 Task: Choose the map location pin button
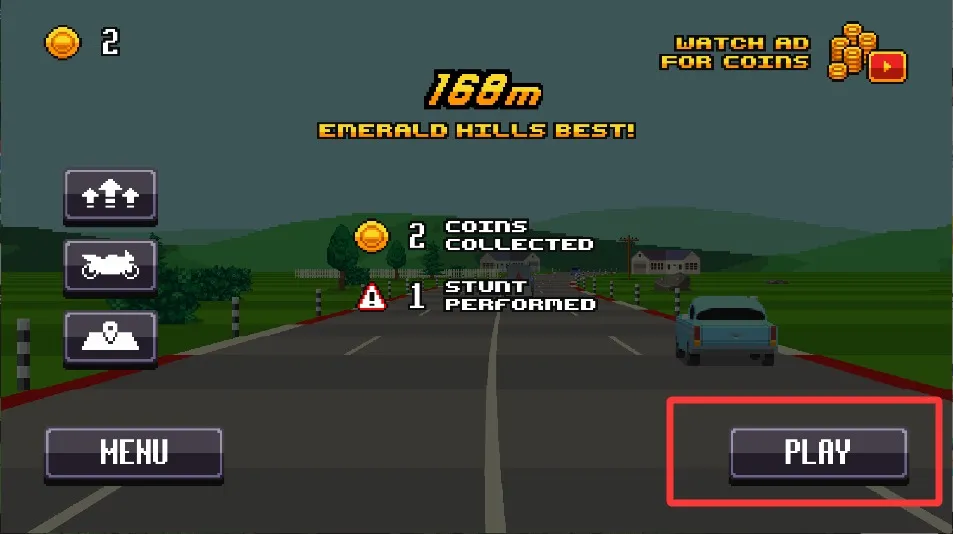tap(110, 336)
